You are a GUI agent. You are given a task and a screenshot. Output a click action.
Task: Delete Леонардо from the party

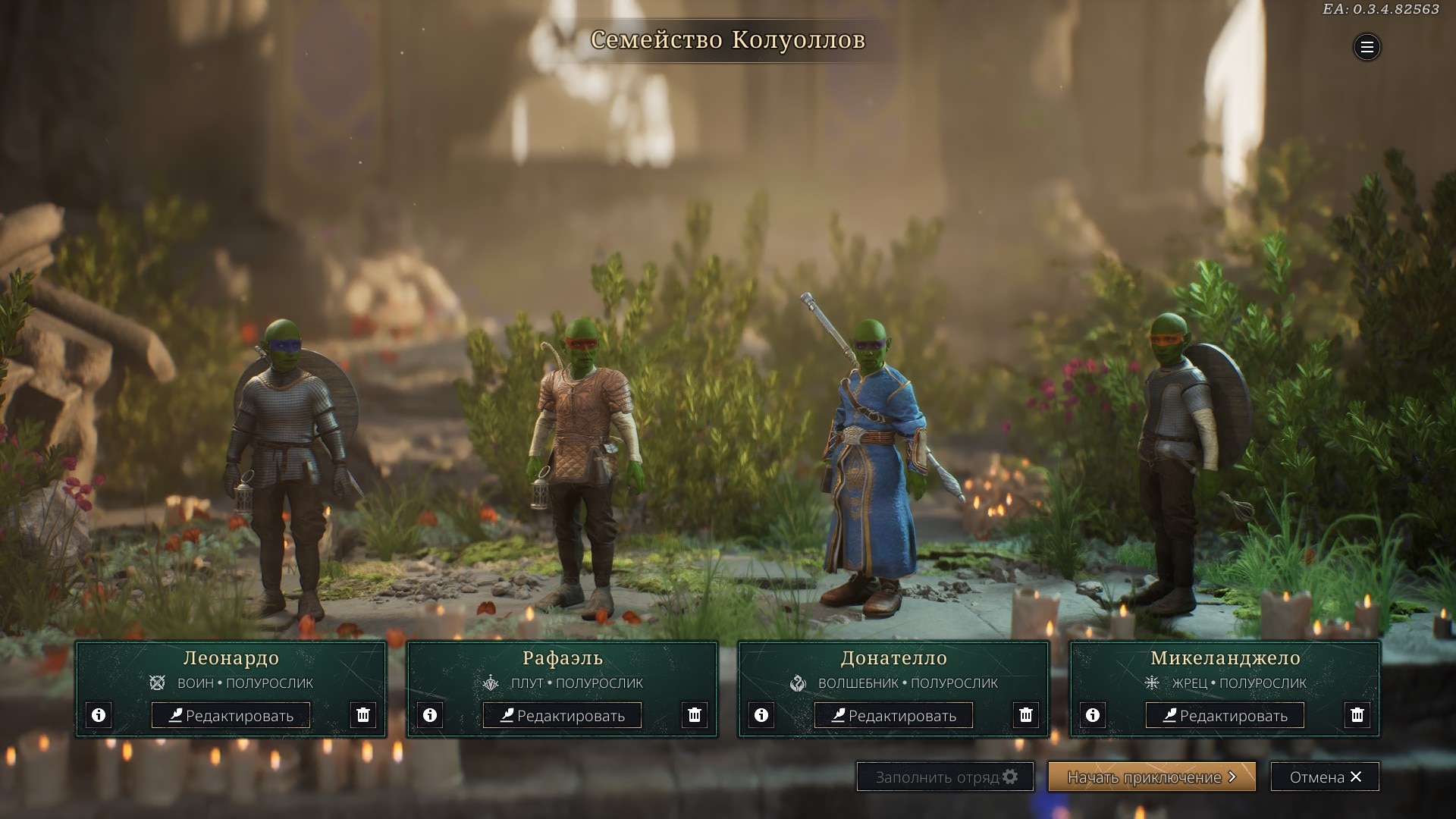click(x=363, y=715)
